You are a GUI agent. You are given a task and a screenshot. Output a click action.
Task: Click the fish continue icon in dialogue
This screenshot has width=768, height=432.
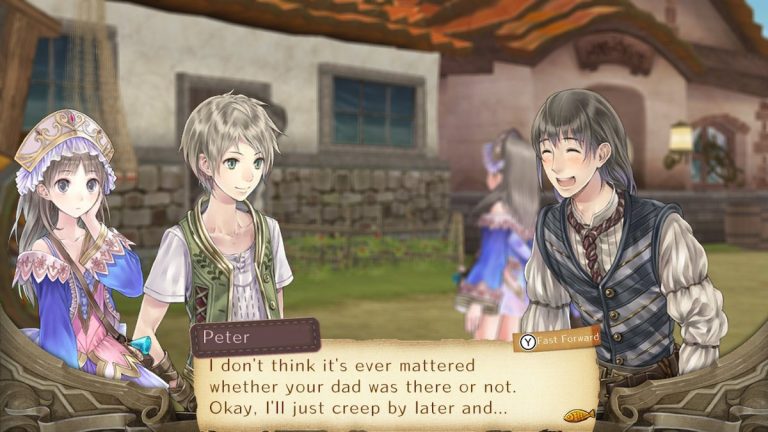(x=579, y=413)
